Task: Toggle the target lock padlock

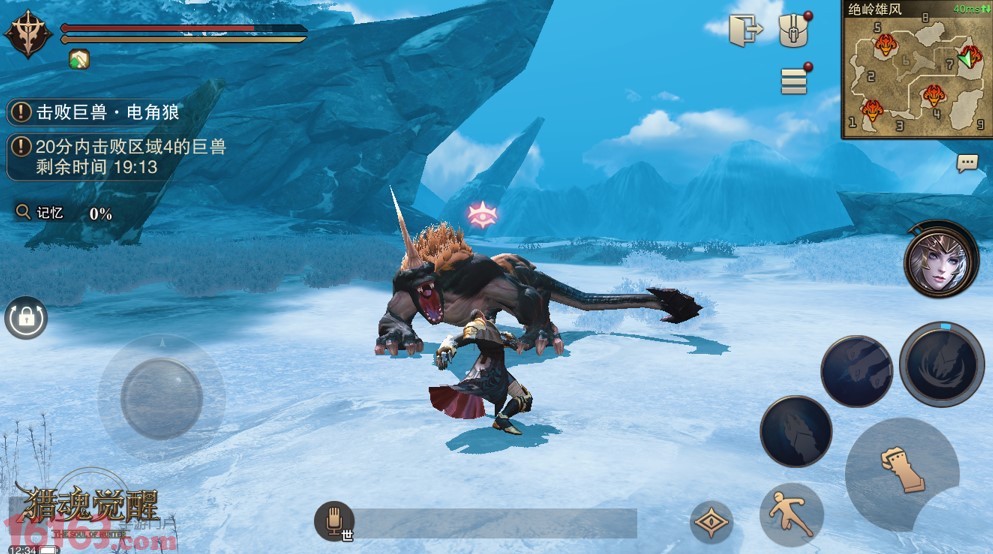Action: (25, 318)
